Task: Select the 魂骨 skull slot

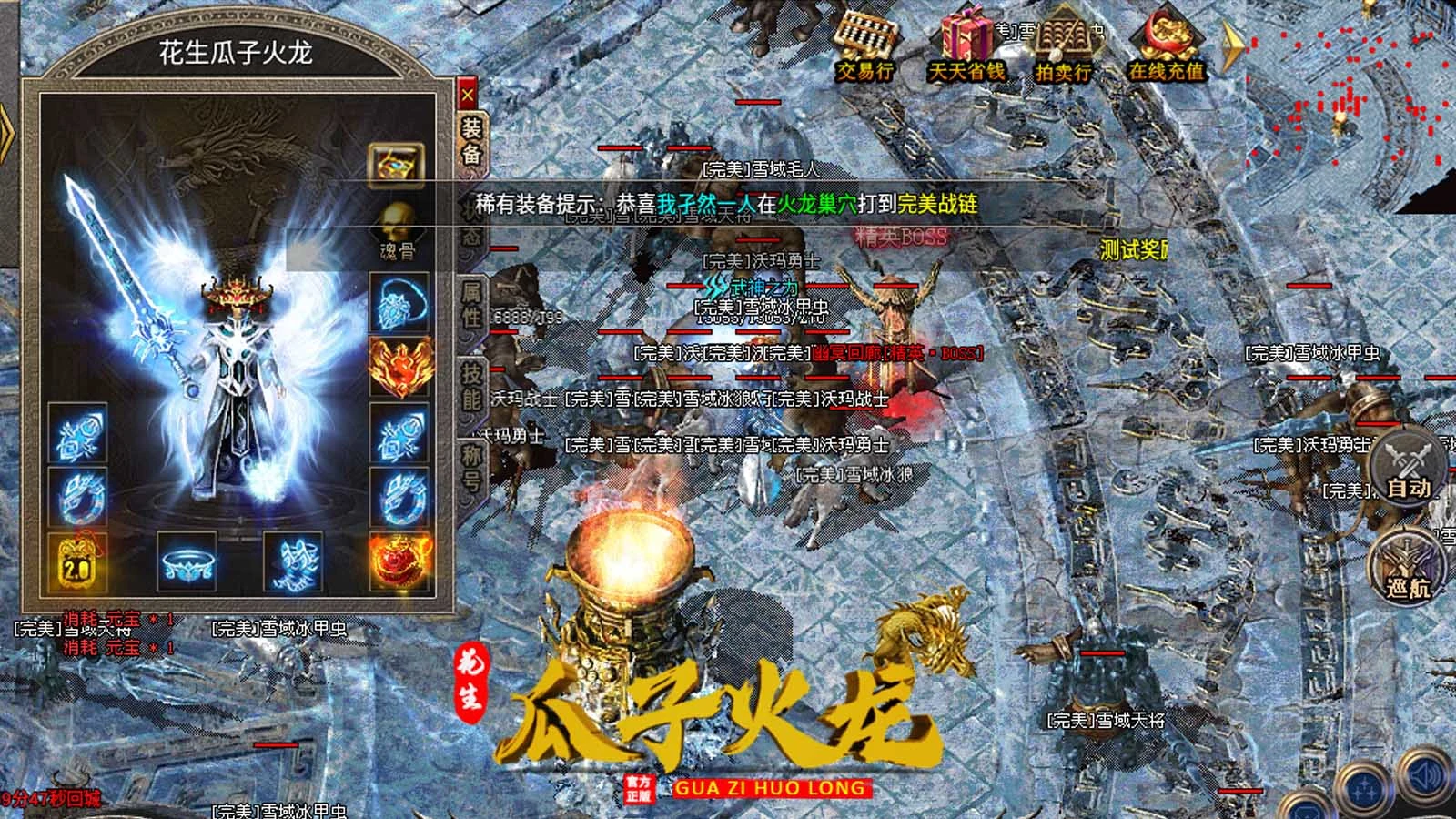Action: 397,231
